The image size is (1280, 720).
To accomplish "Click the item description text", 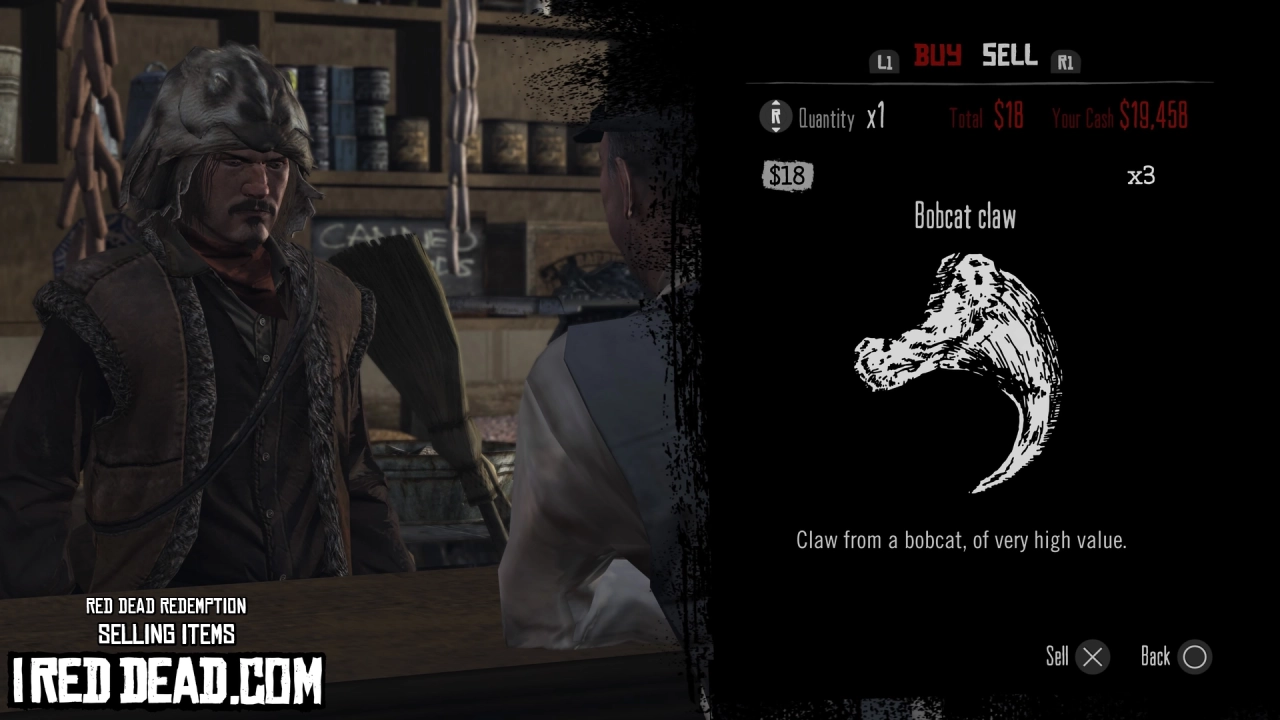I will (x=965, y=540).
